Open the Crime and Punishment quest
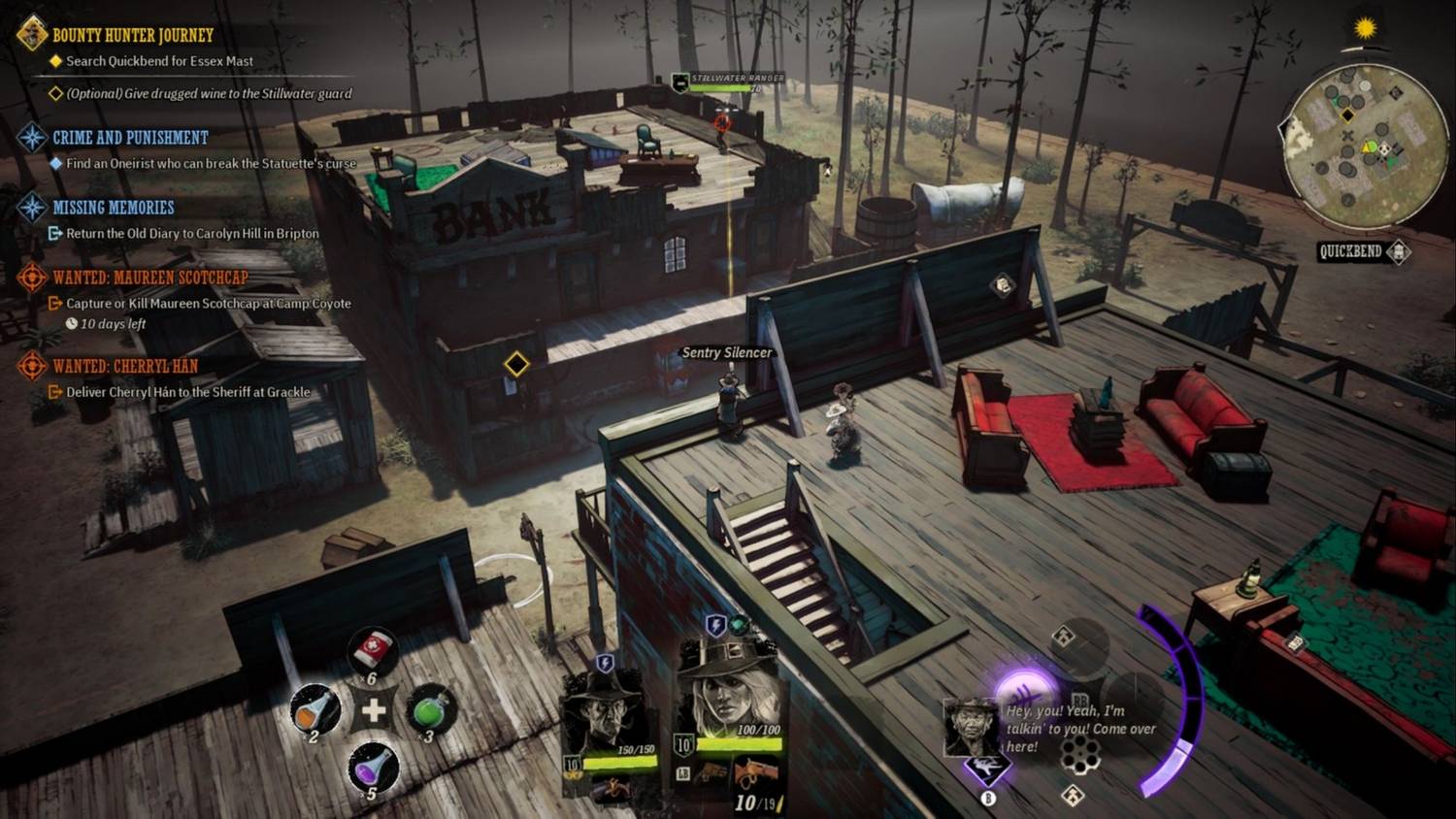The width and height of the screenshot is (1456, 819). click(130, 138)
